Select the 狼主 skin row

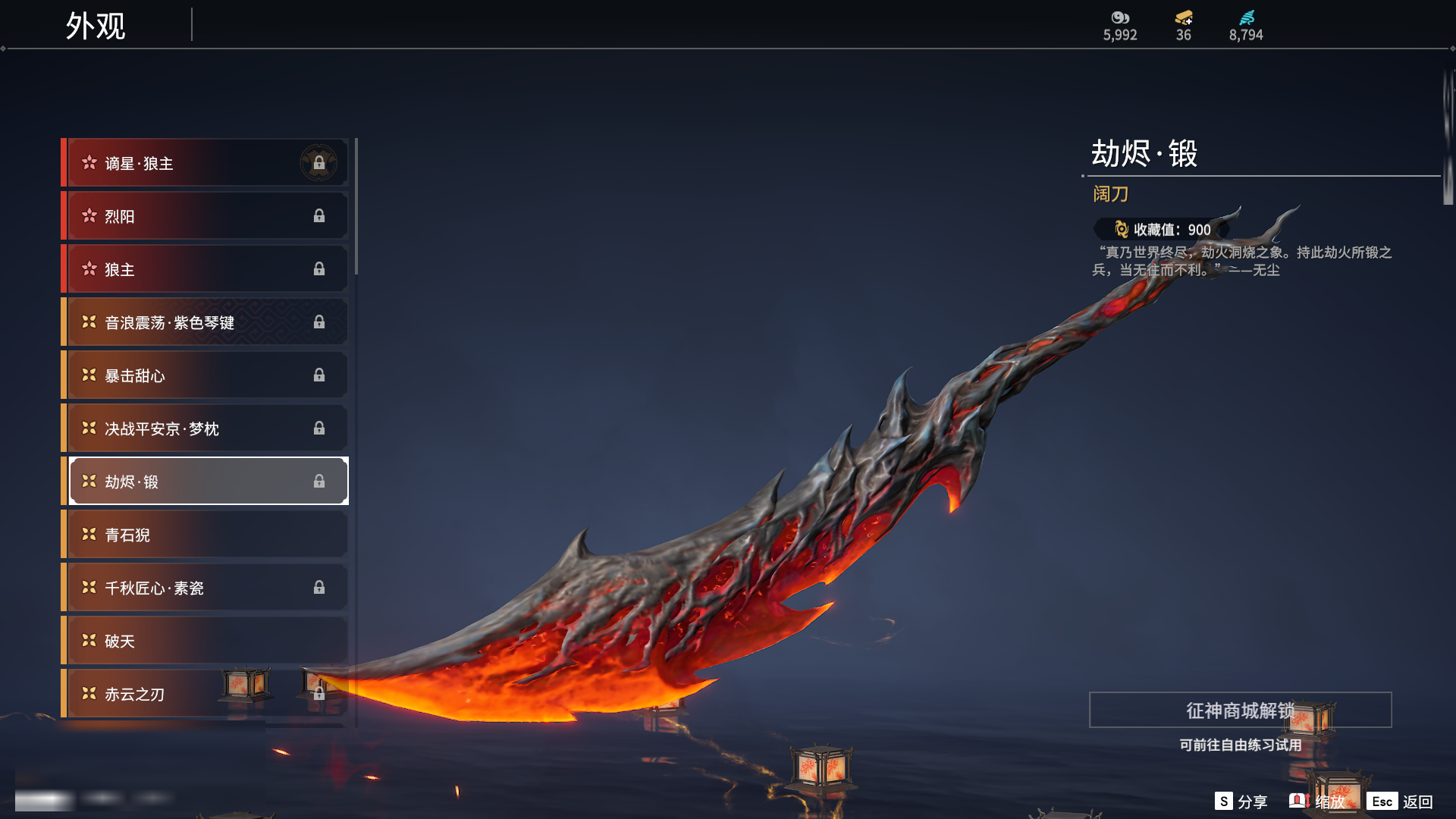(205, 269)
